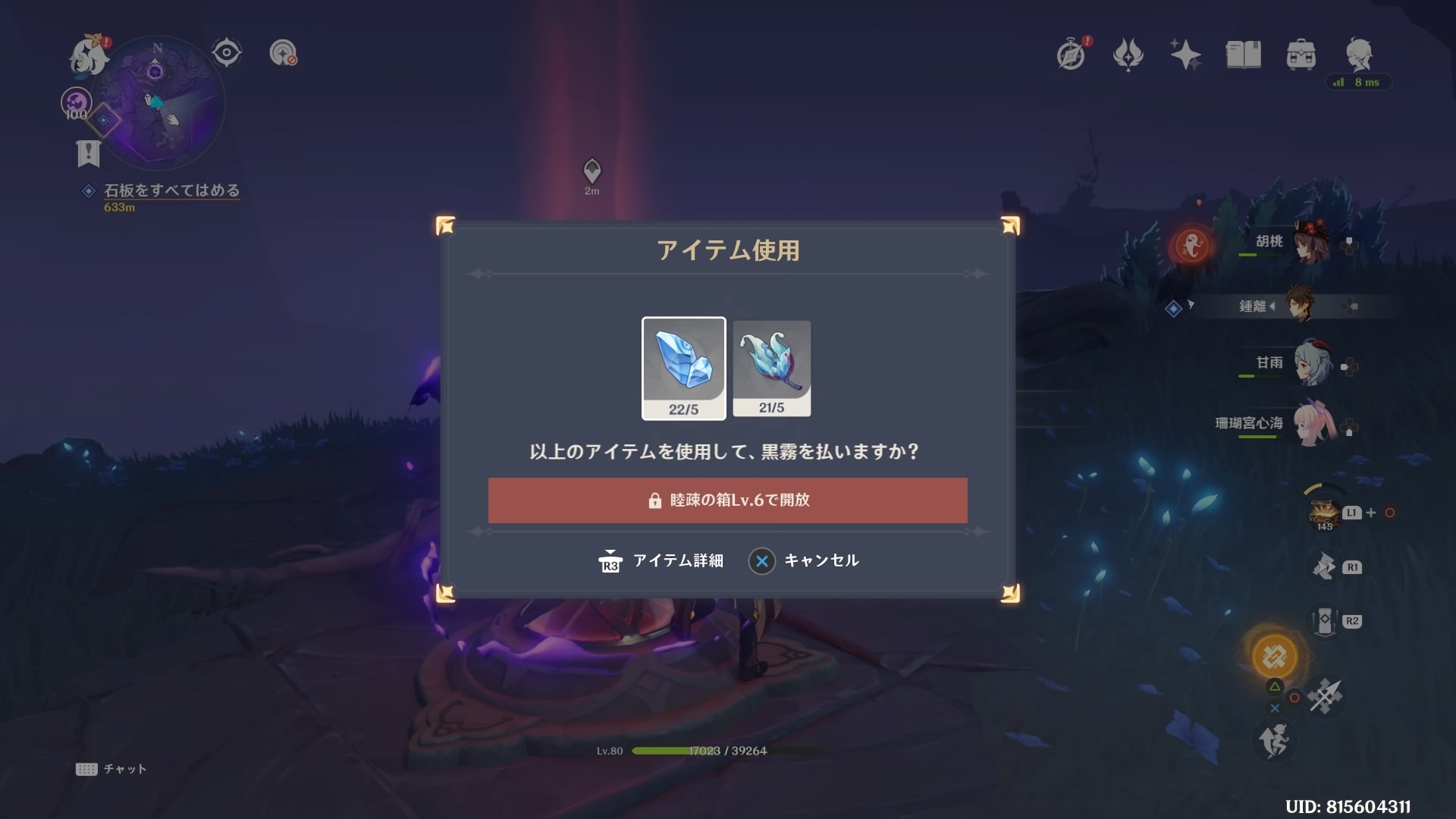The height and width of the screenshot is (819, 1456).
Task: Open the Battle Pass glowing emblem icon
Action: coord(1129,53)
